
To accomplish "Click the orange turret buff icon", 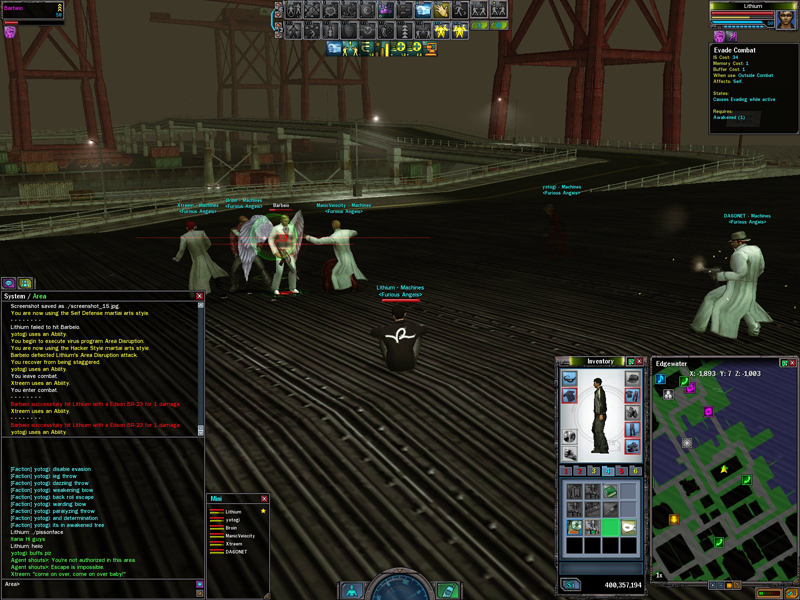I will [431, 47].
